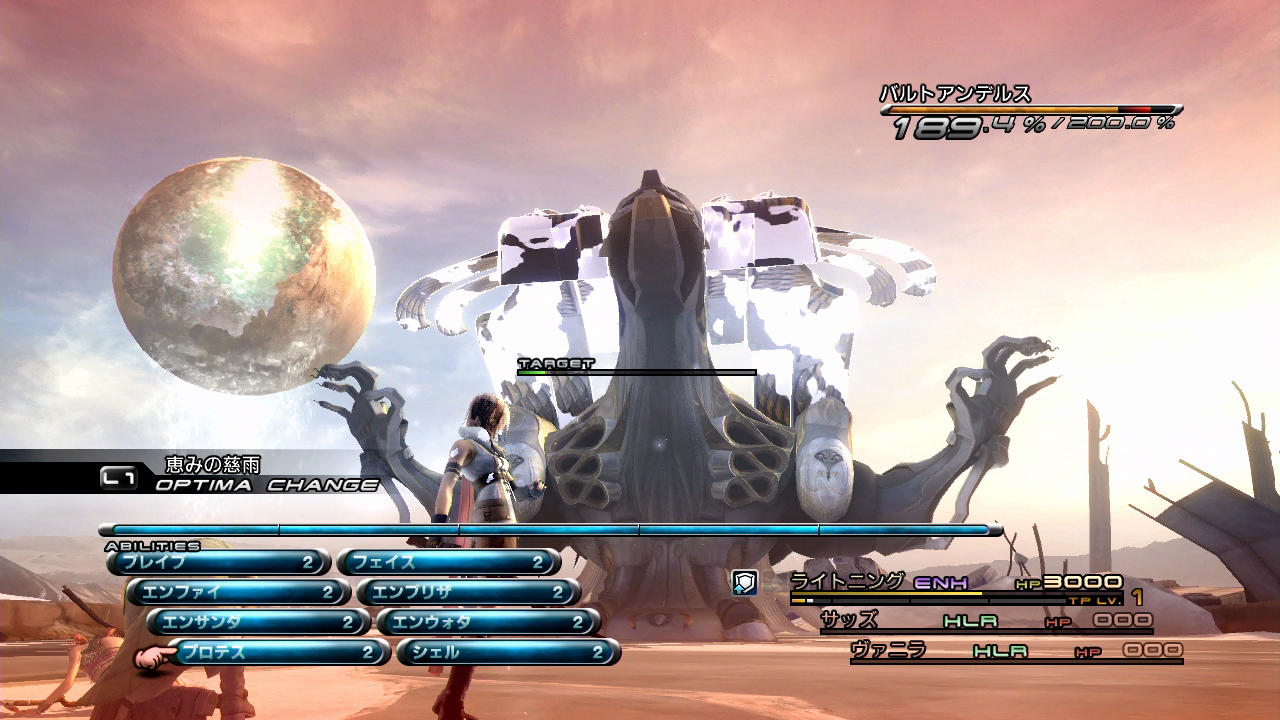Pick the エンブリザ spell
Image resolution: width=1280 pixels, height=720 pixels.
tap(468, 593)
